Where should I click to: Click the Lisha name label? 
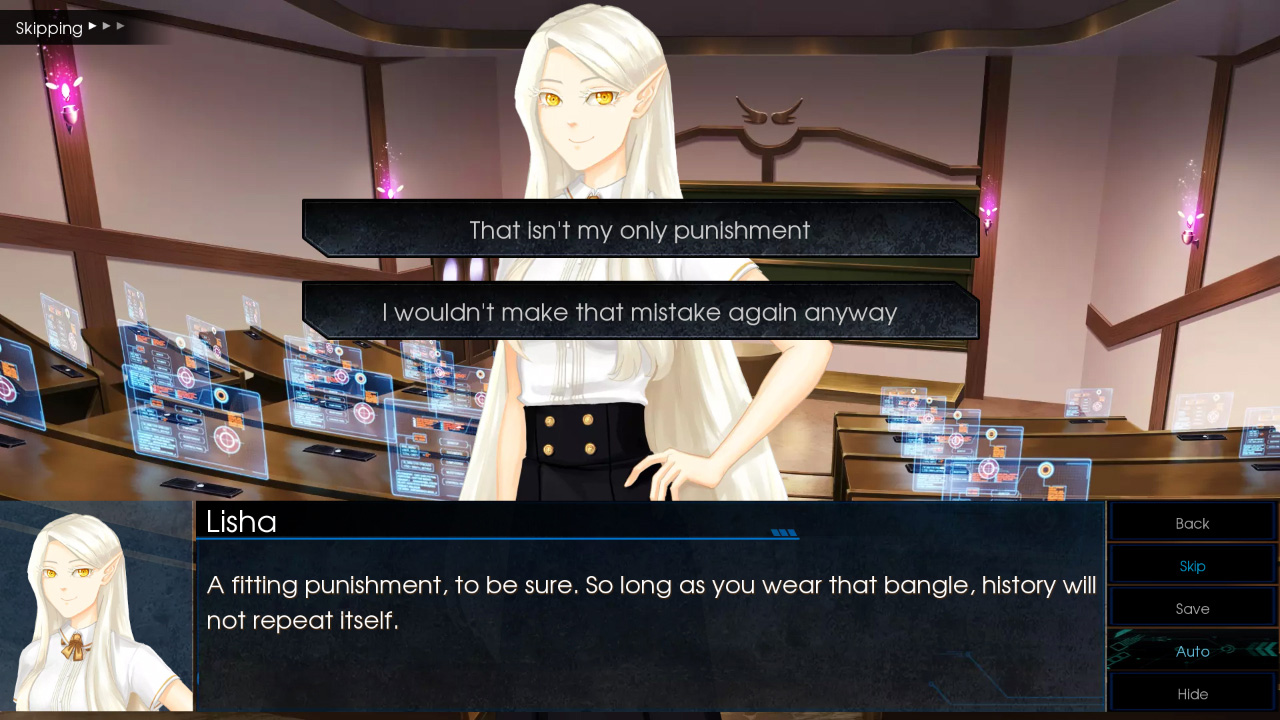coord(240,522)
